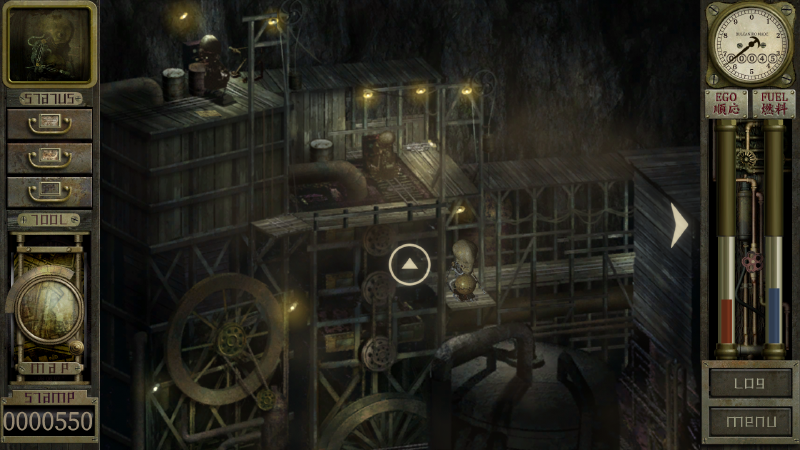The height and width of the screenshot is (450, 800).
Task: Move to the next area with right arrow
Action: [x=680, y=225]
